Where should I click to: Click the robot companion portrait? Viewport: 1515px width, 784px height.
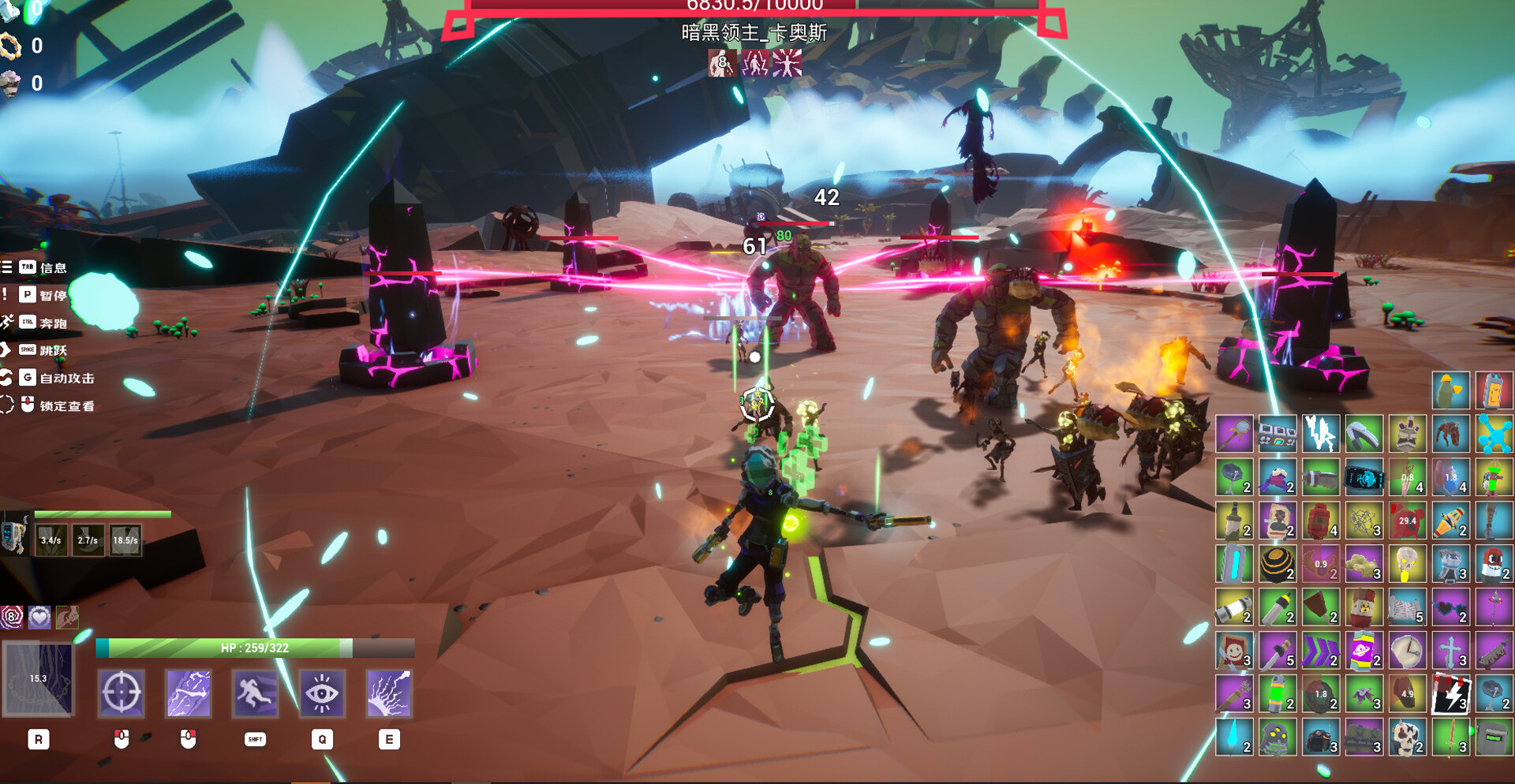[14, 536]
